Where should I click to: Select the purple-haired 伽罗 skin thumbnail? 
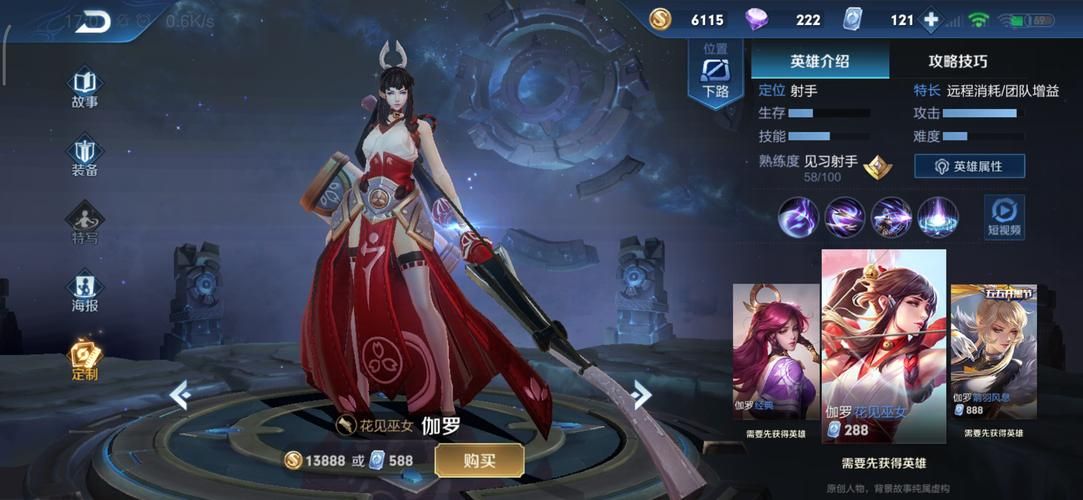coord(776,351)
